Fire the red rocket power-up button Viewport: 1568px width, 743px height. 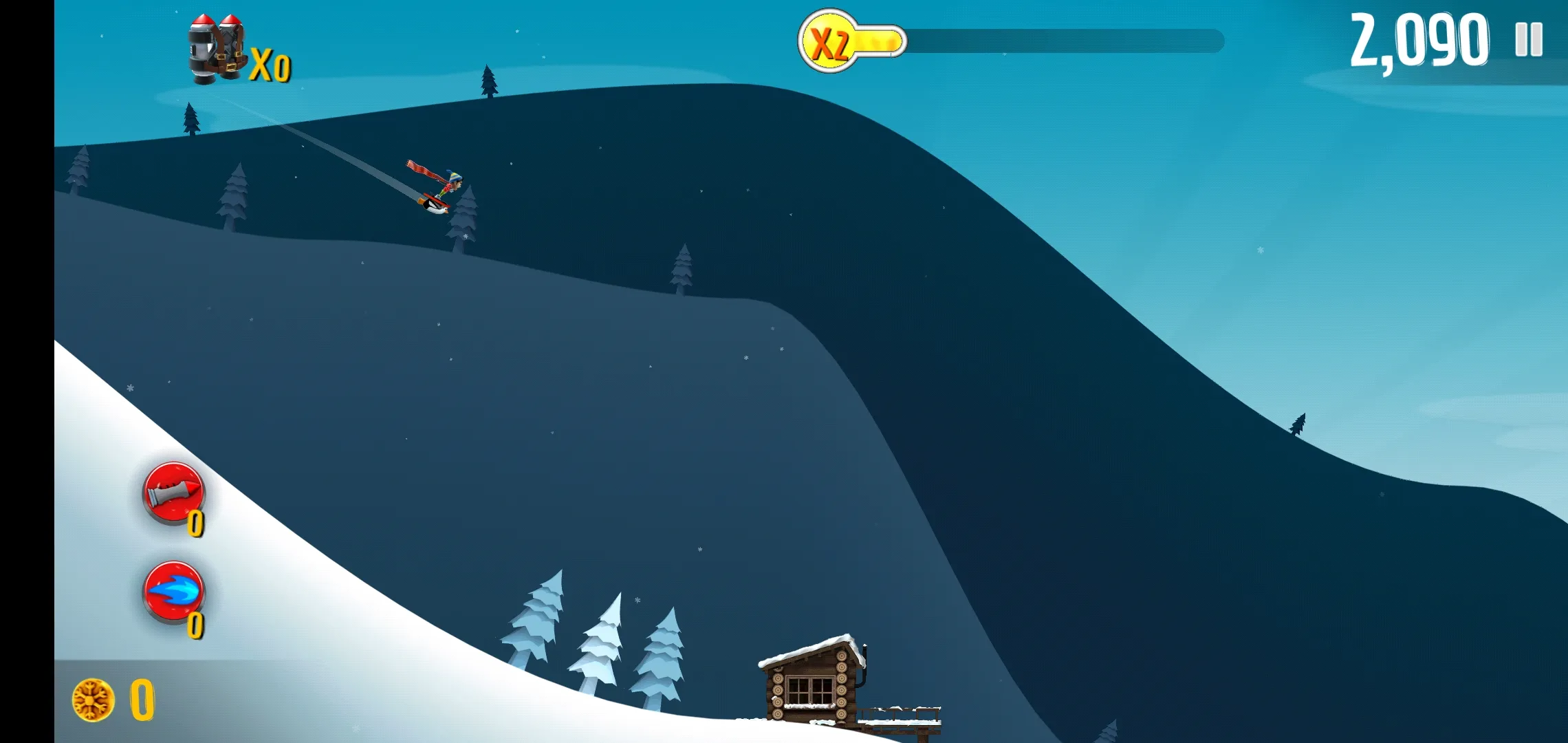click(173, 493)
